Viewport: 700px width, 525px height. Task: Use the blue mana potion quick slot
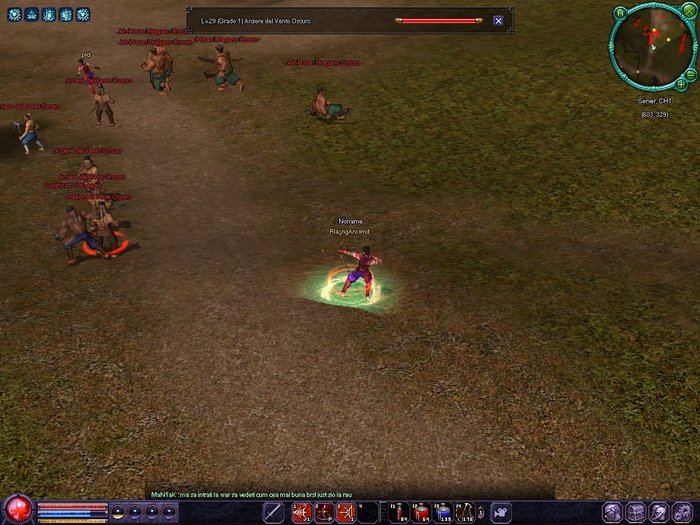click(443, 513)
